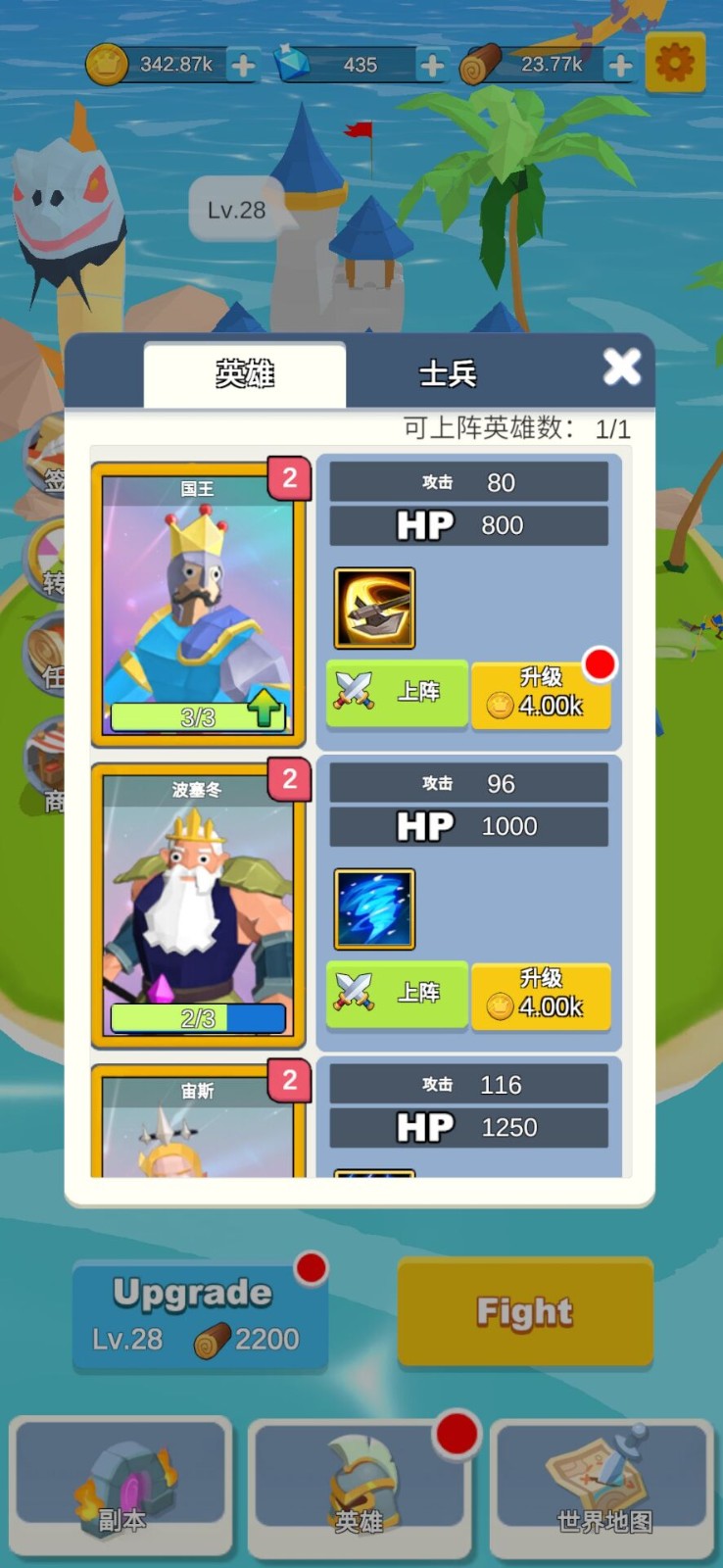Screen dimensions: 723x1568
Task: Add more gold coins with plus button
Action: [x=243, y=66]
